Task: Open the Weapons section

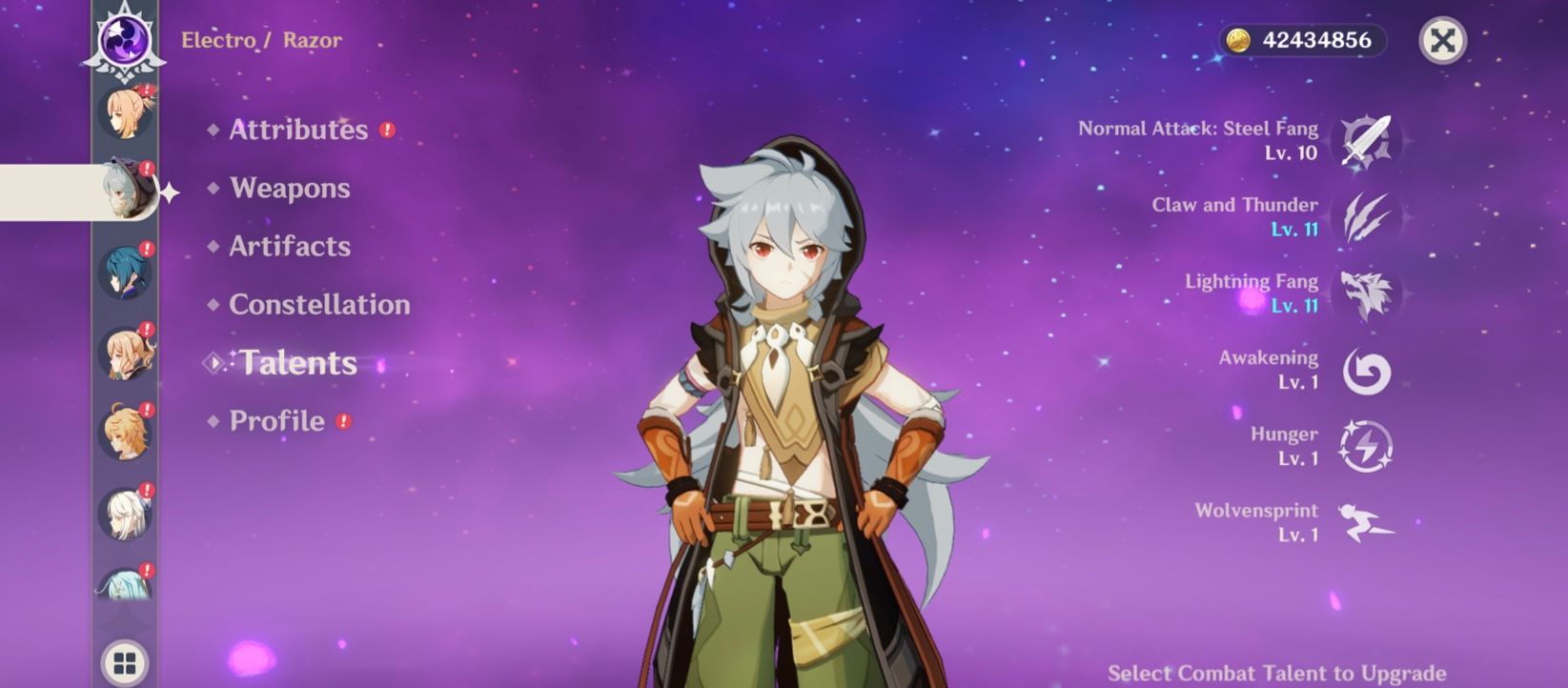Action: tap(288, 189)
